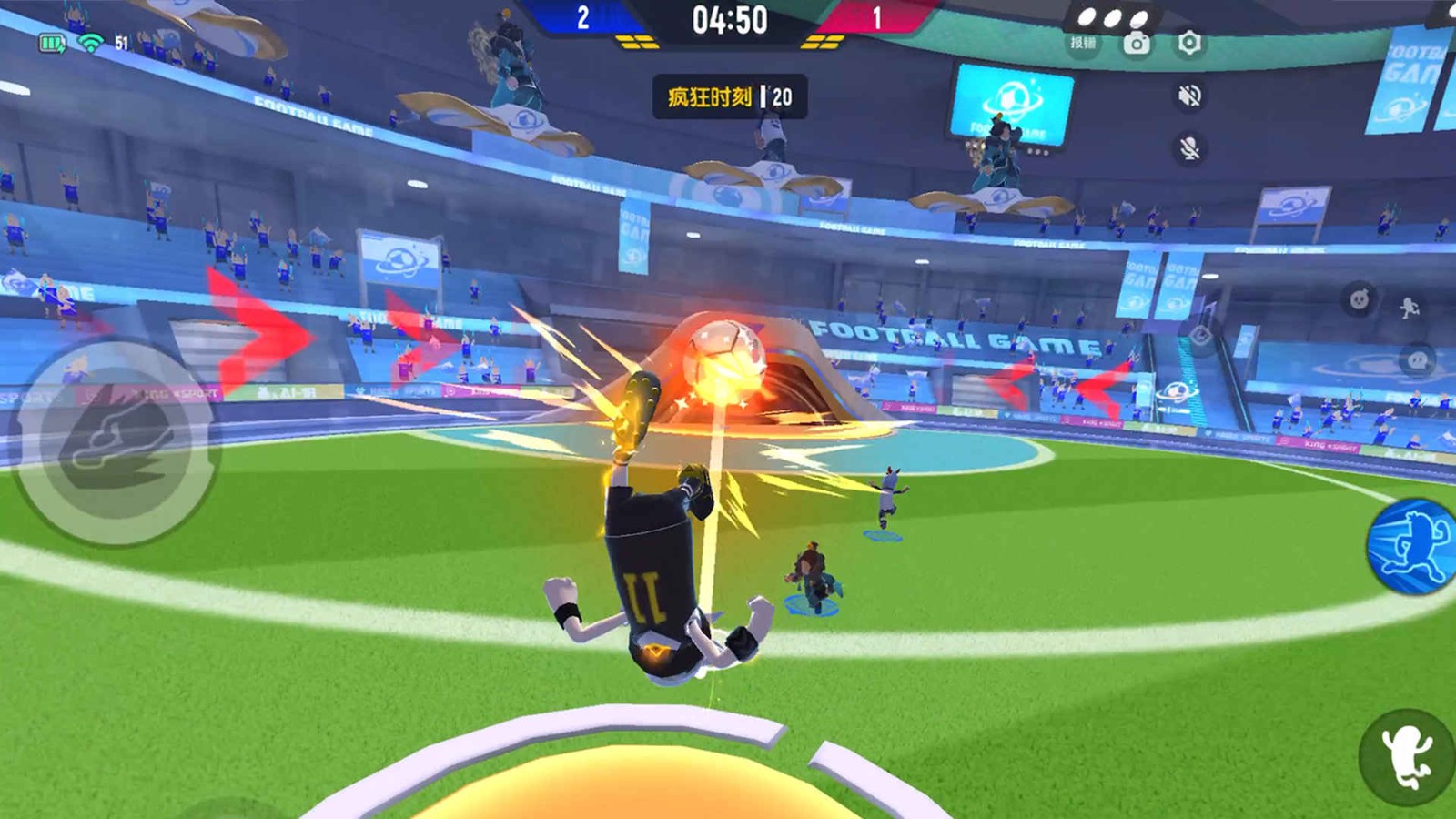Select the running emote icon
Screen dimensions: 1456x819
1410,308
